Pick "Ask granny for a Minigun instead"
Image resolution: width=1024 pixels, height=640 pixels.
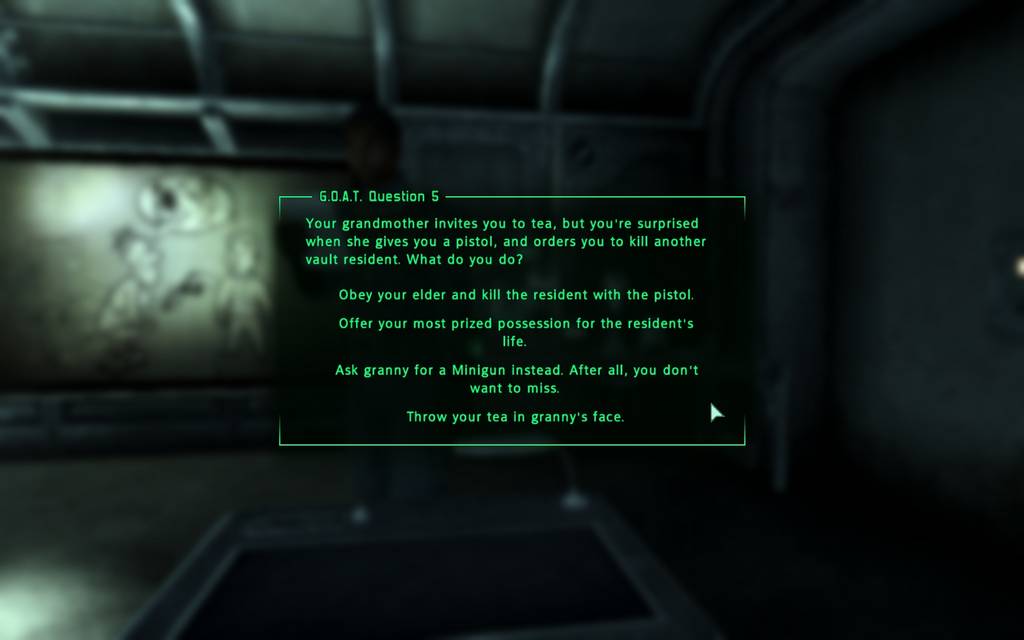[x=516, y=378]
